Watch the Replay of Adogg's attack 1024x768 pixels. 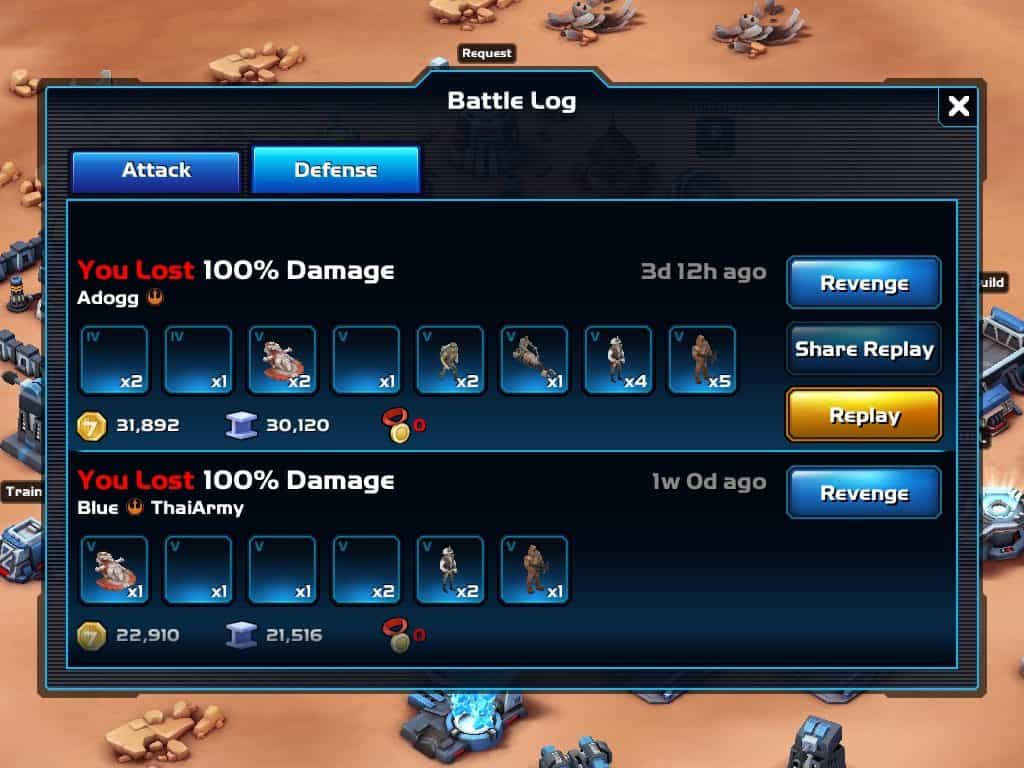point(864,415)
